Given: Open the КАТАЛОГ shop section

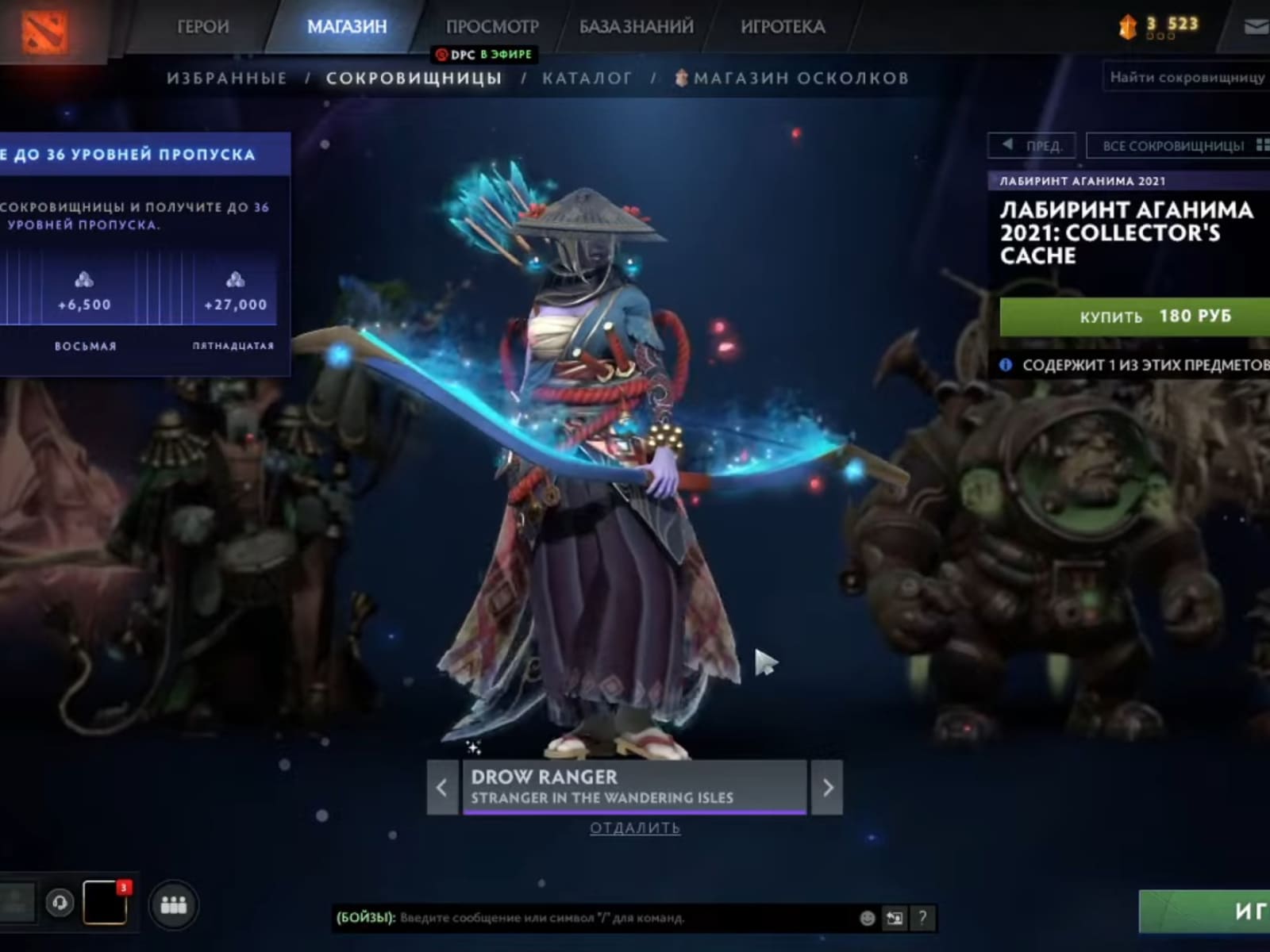Looking at the screenshot, I should 587,78.
